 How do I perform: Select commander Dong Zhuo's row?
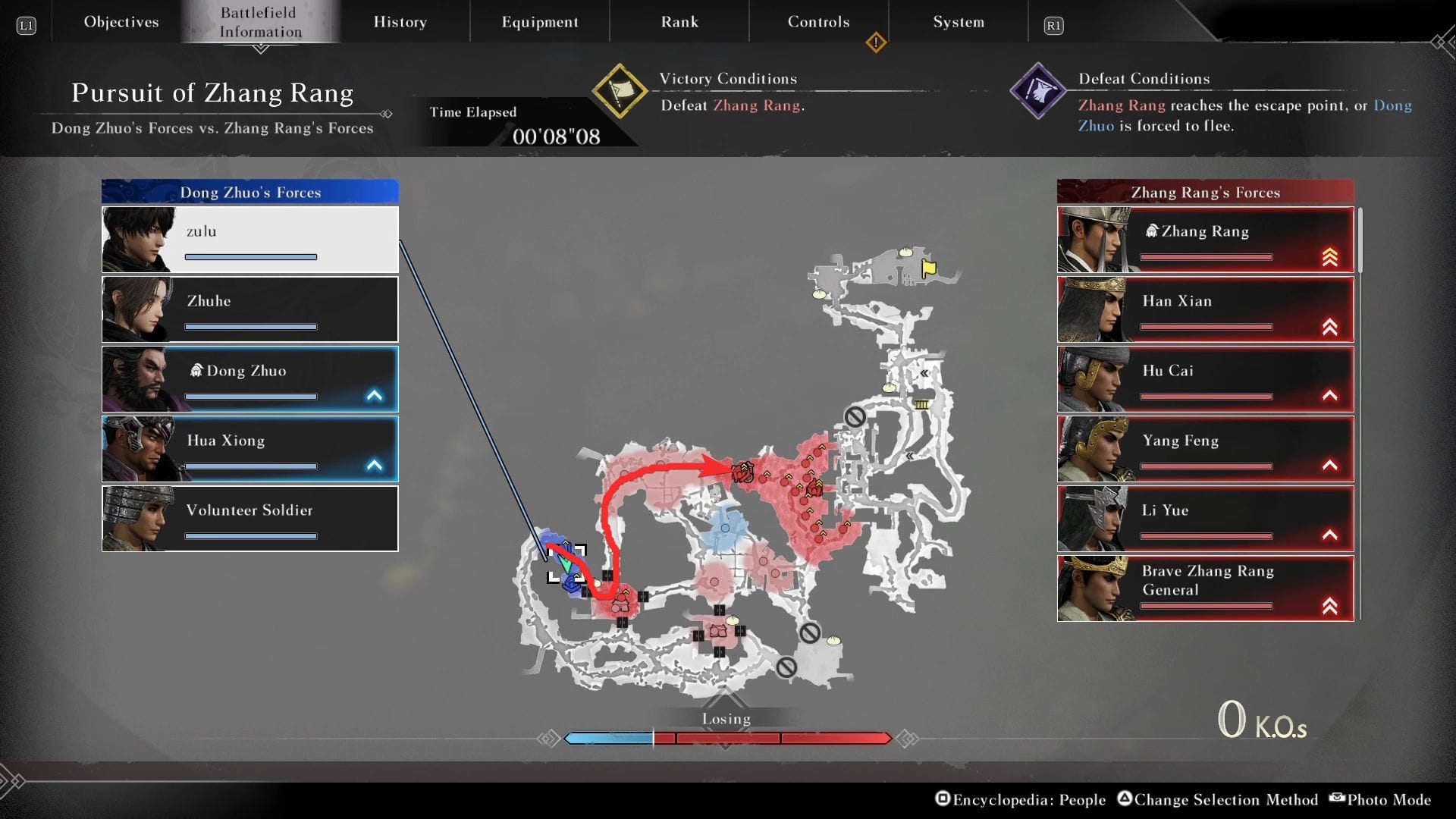[249, 379]
